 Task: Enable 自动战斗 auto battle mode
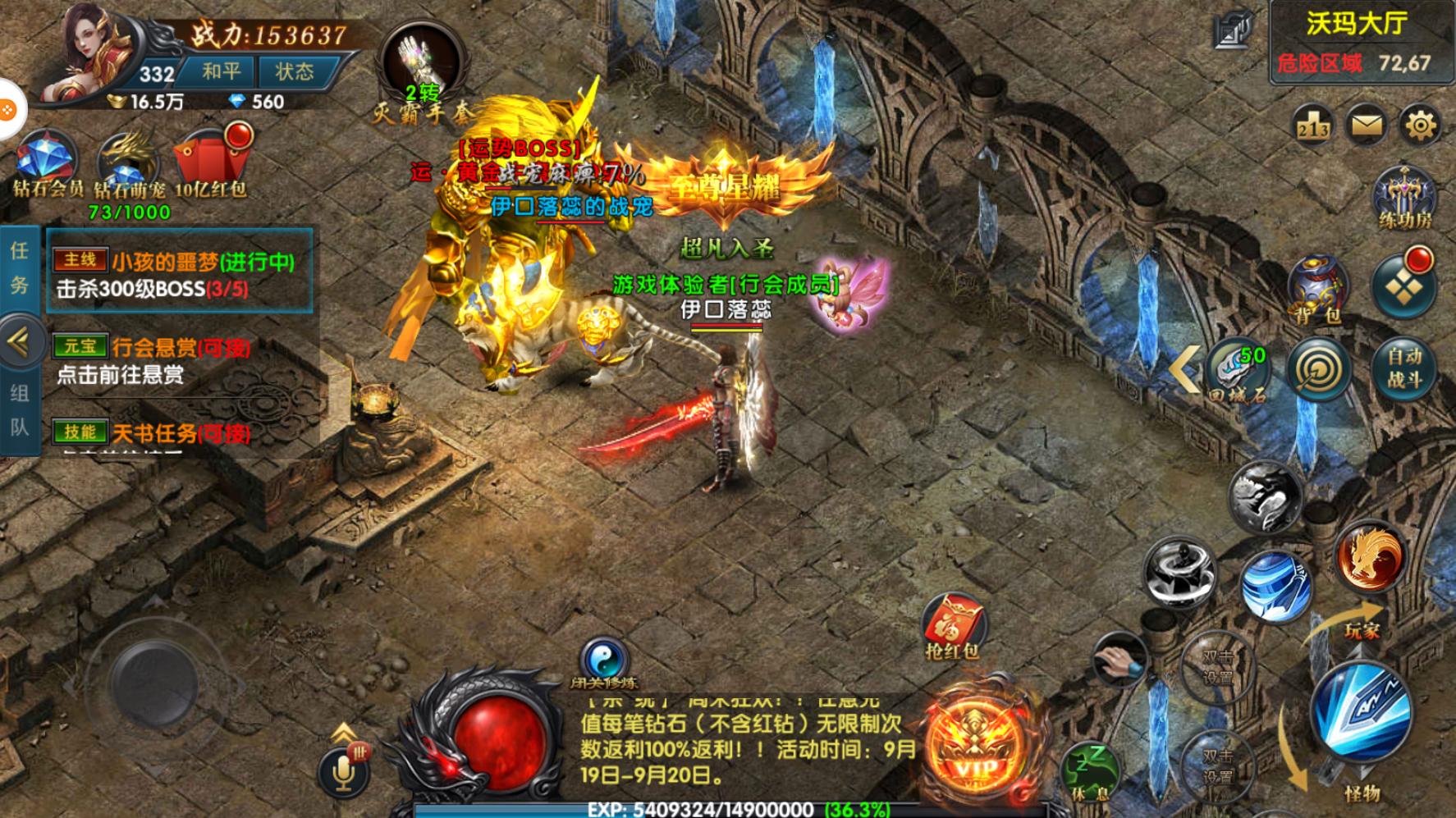[x=1406, y=370]
